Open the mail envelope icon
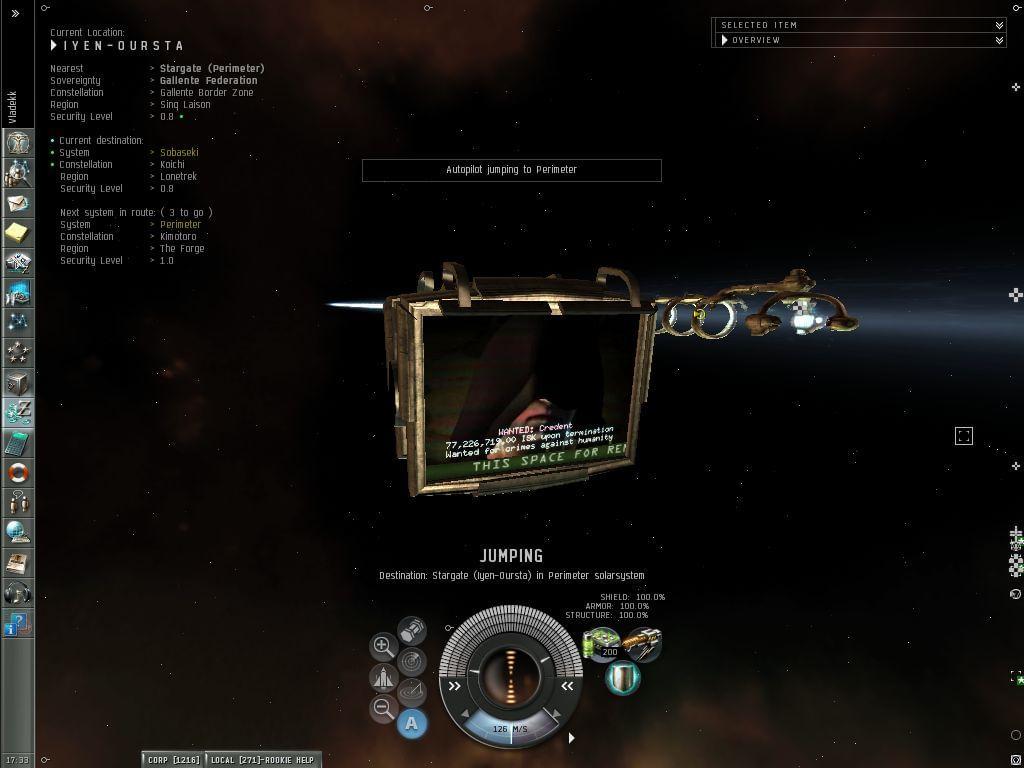This screenshot has width=1024, height=768. pos(18,203)
